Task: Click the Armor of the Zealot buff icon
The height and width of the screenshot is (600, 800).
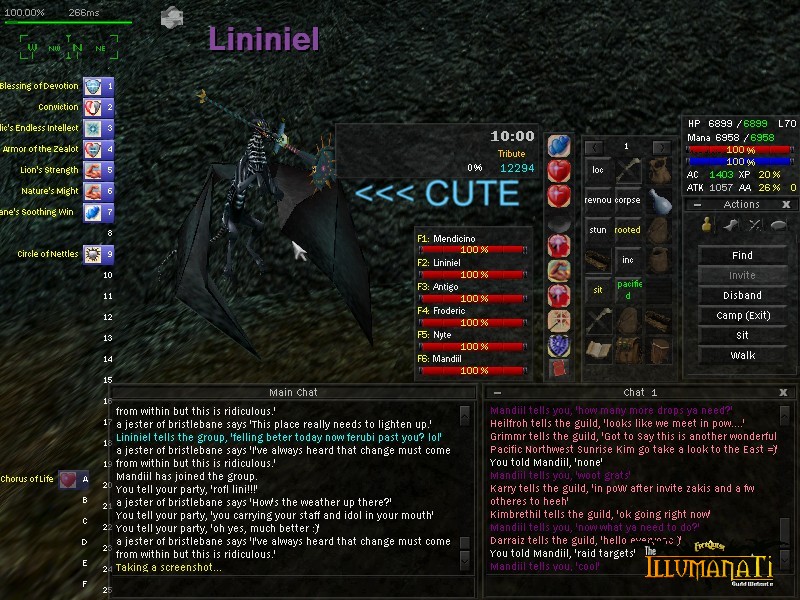Action: 93,149
